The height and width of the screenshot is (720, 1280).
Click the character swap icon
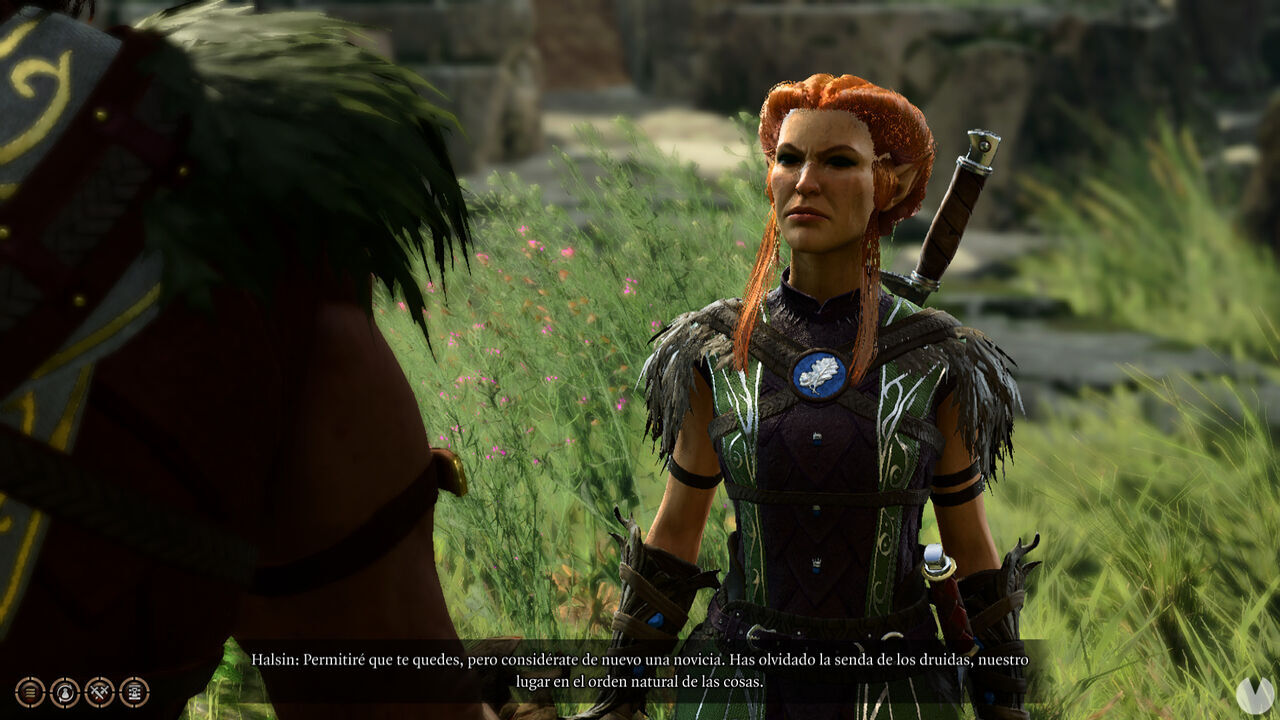(65, 691)
